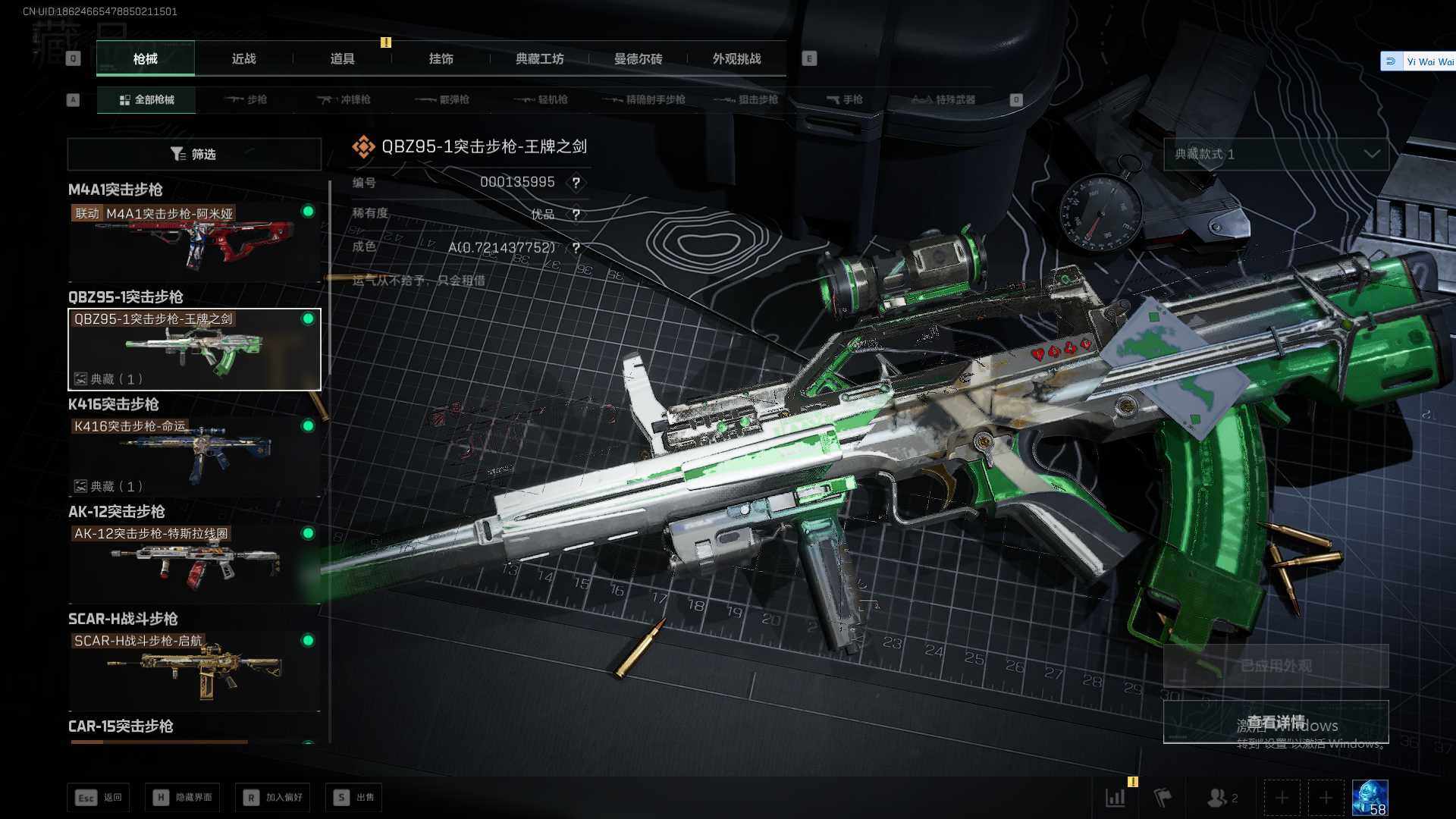This screenshot has width=1456, height=819.
Task: Select the M4A1 阿米娅 skin thumbnail
Action: pyautogui.click(x=194, y=243)
